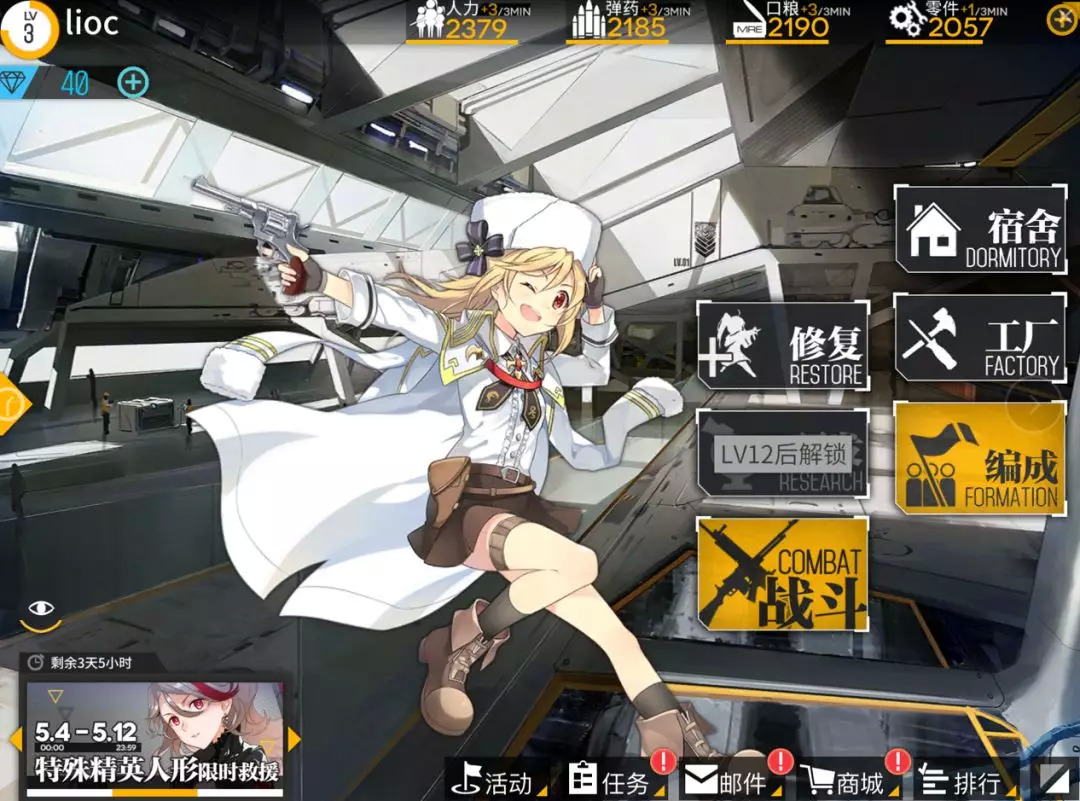Show the Rankings (排行) board
This screenshot has width=1080, height=801.
962,780
